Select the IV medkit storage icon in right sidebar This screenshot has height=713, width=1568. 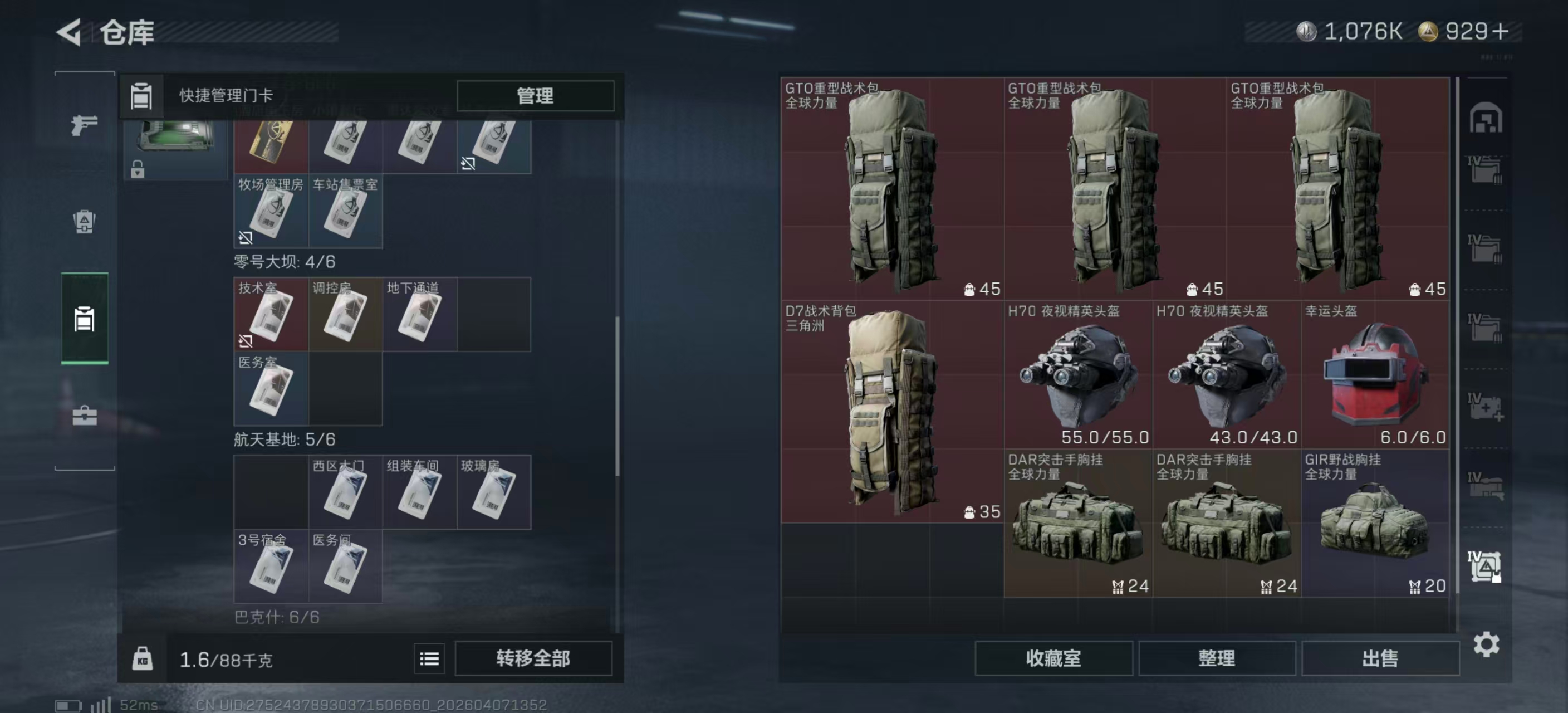(x=1487, y=407)
